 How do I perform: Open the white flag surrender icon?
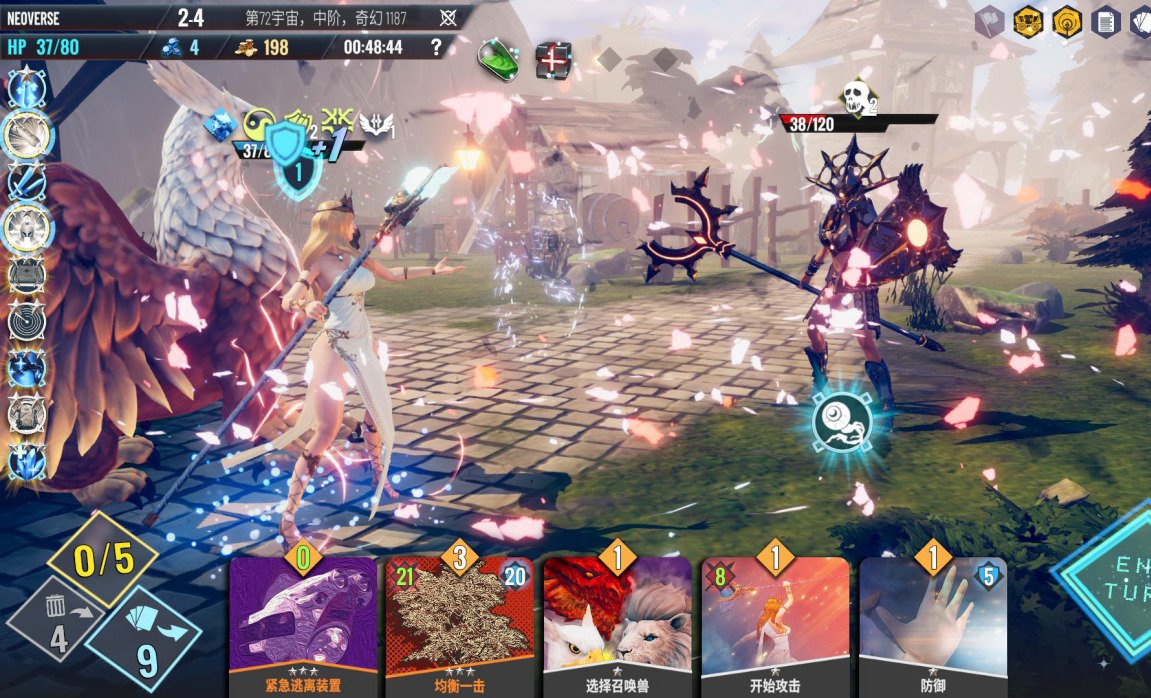point(988,22)
